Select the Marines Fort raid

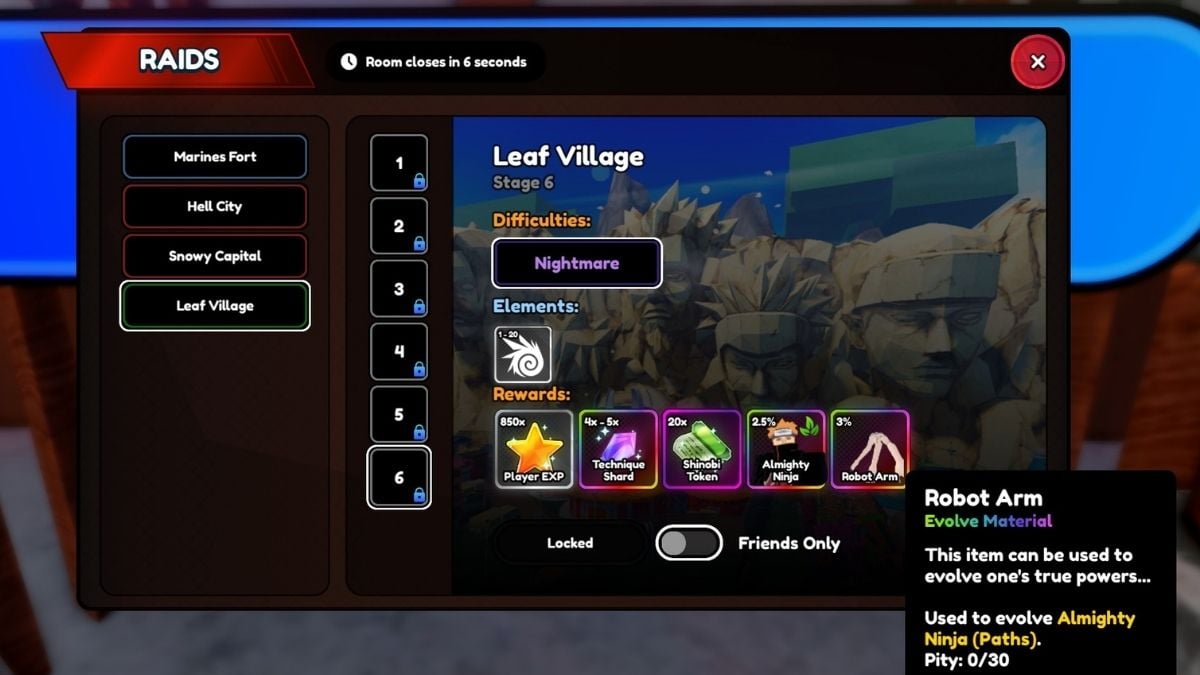click(214, 157)
